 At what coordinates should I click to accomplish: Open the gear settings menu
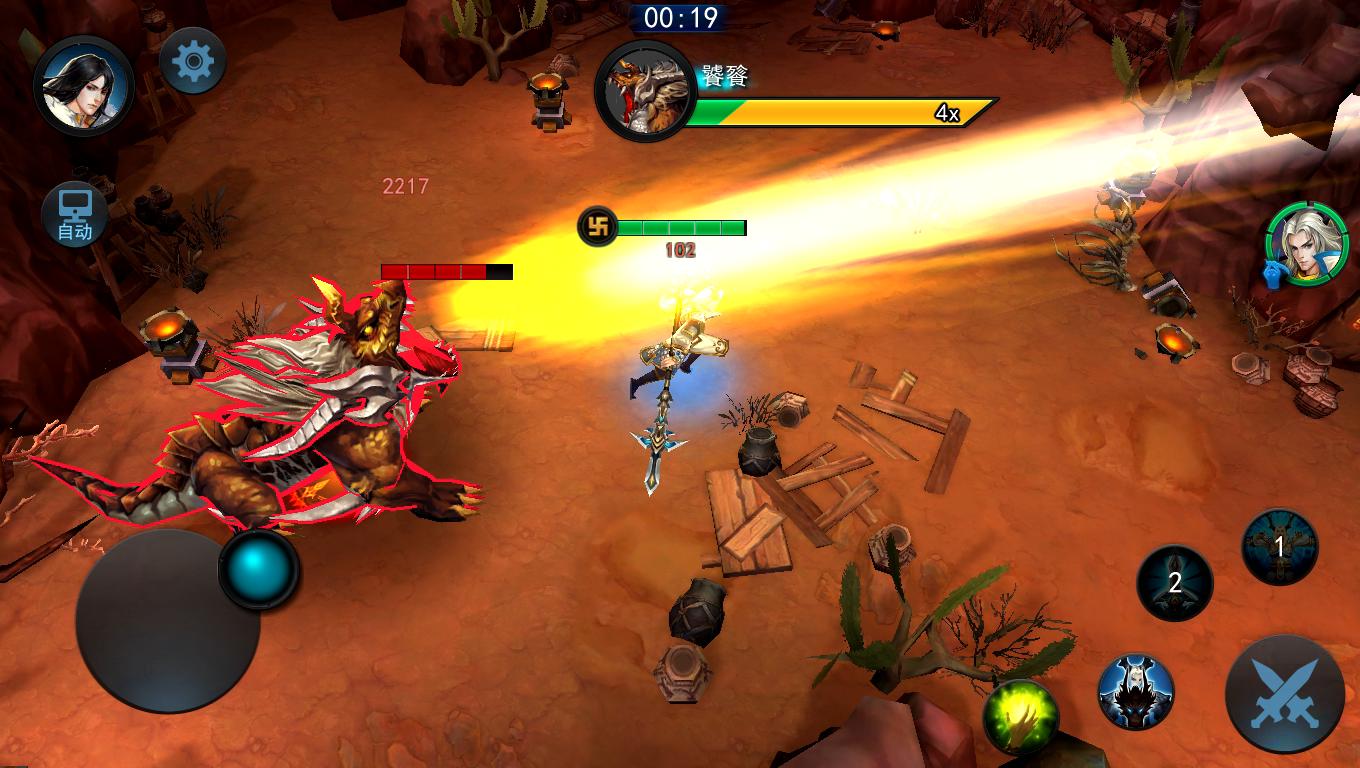pyautogui.click(x=193, y=62)
